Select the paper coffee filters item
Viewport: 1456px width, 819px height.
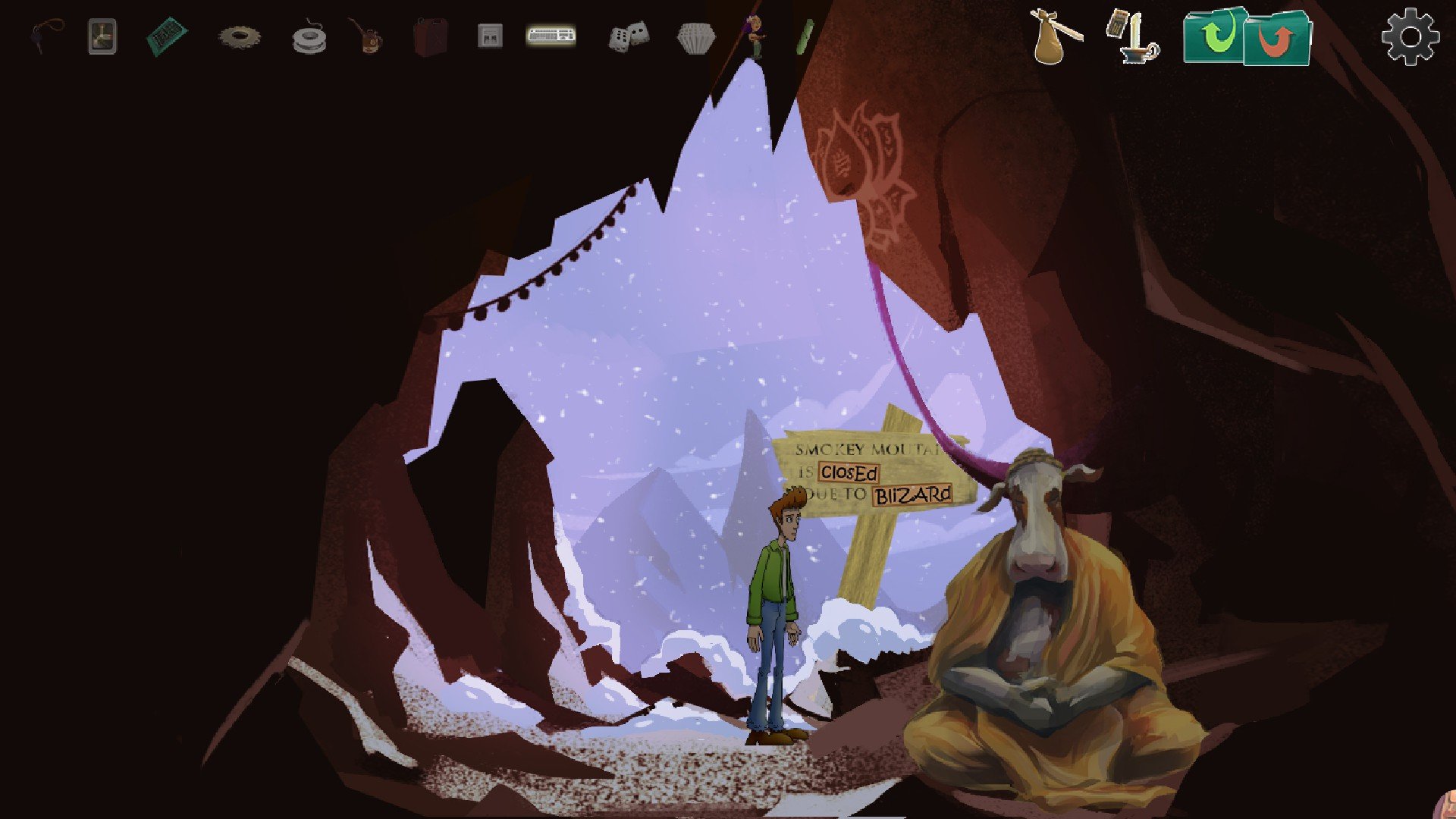click(x=695, y=38)
